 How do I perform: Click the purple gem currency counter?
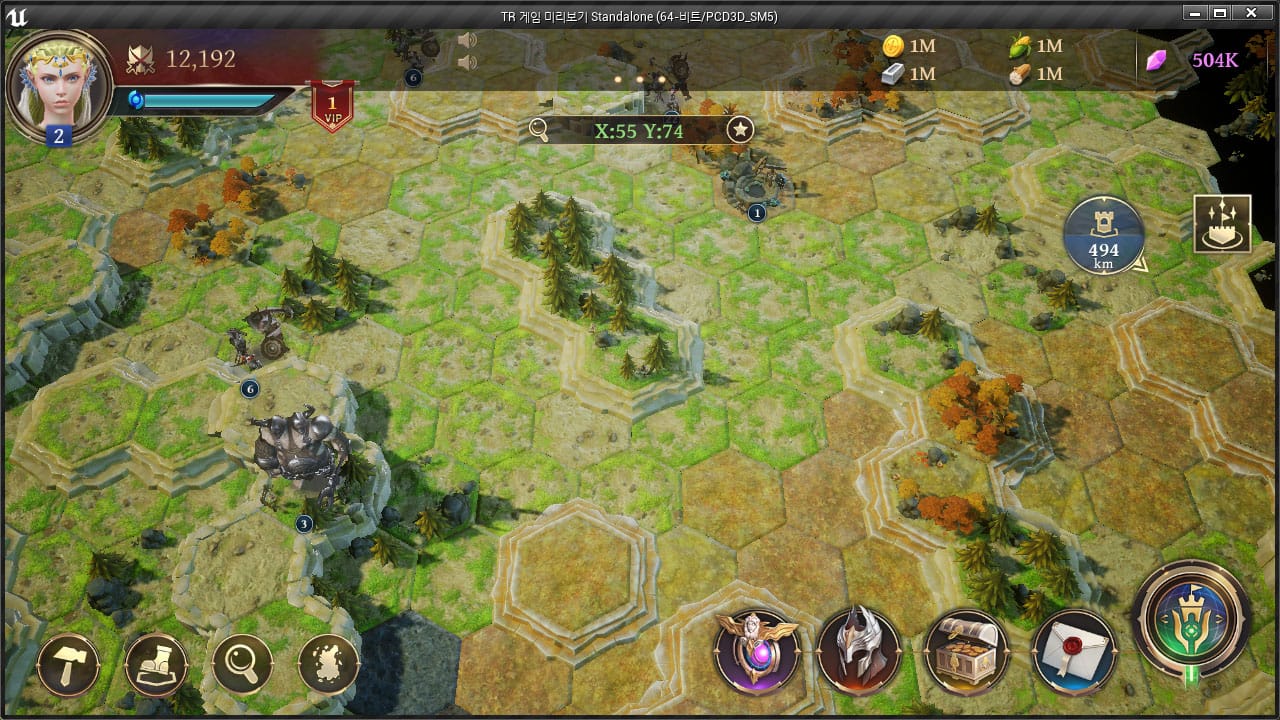click(x=1194, y=60)
